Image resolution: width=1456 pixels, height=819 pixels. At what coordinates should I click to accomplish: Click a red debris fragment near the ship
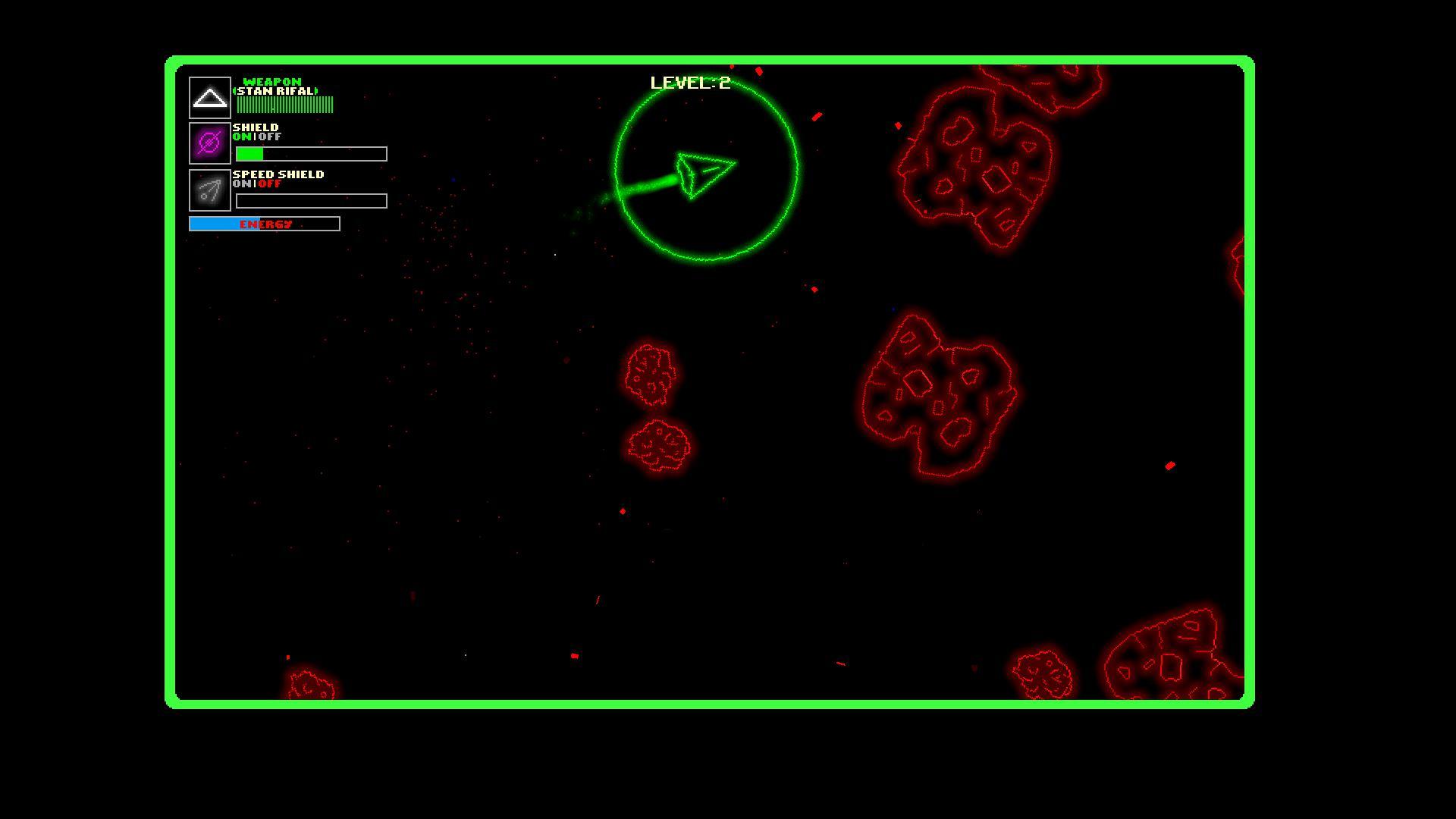tap(815, 118)
